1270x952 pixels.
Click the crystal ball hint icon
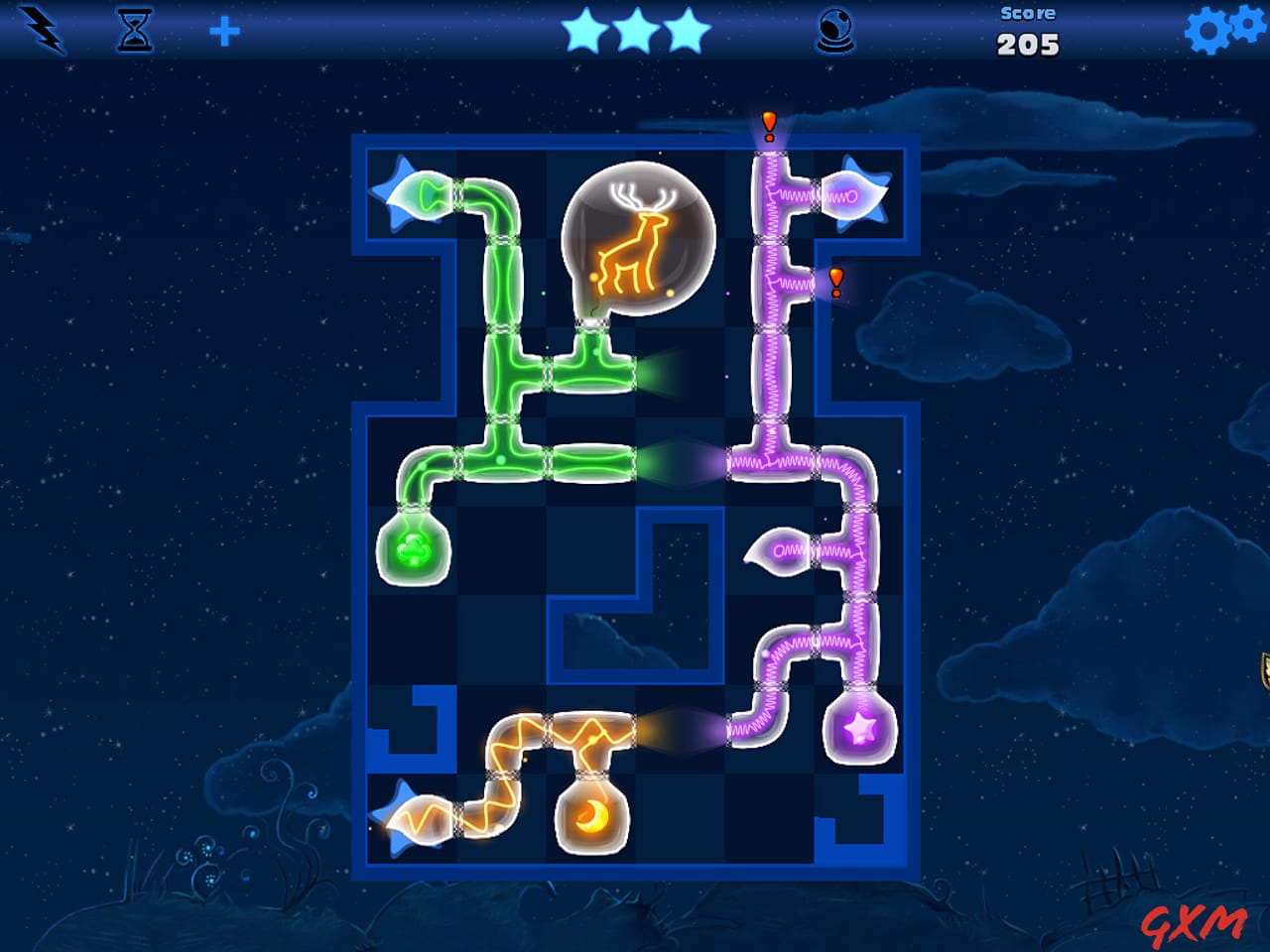[834, 33]
